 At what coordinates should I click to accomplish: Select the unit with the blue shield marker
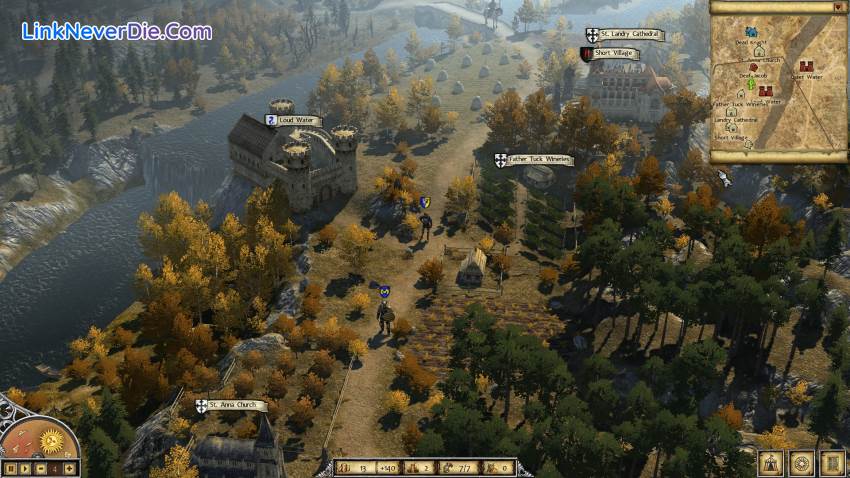(x=383, y=292)
